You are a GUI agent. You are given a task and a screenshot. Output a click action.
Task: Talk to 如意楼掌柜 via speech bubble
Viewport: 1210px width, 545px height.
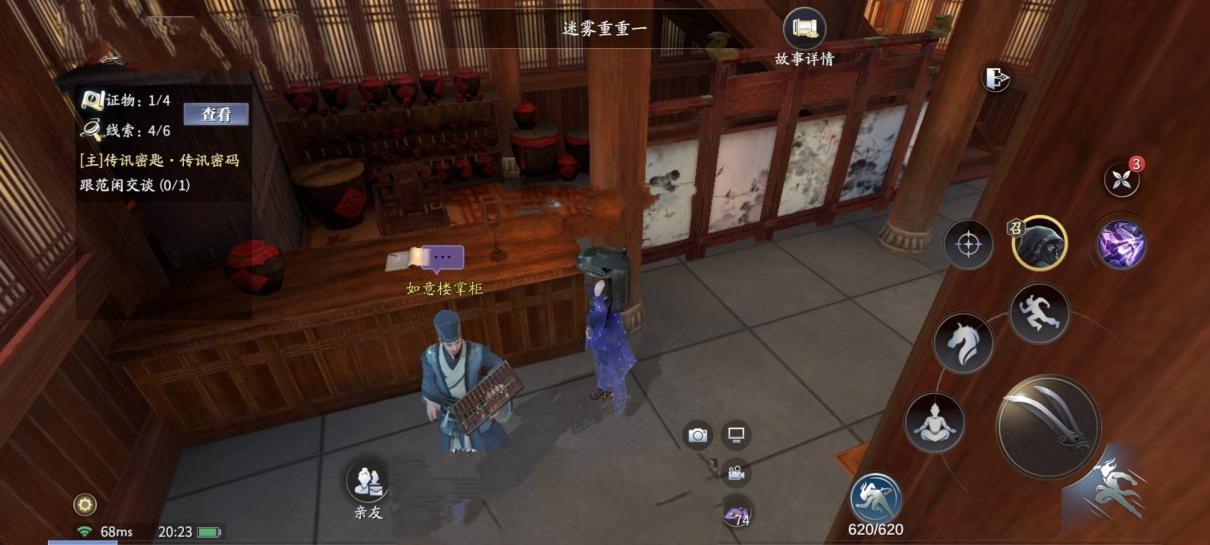click(442, 259)
